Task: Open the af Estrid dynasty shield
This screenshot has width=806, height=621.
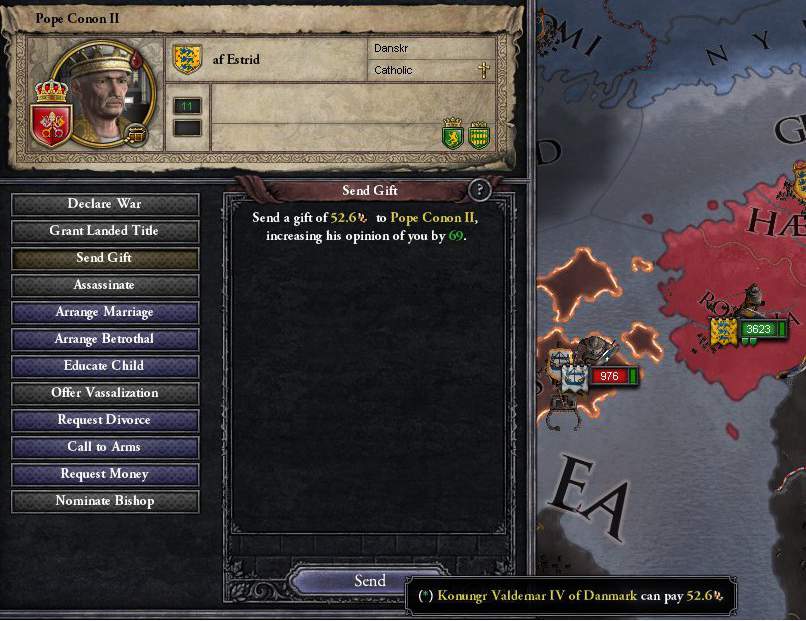Action: tap(188, 59)
